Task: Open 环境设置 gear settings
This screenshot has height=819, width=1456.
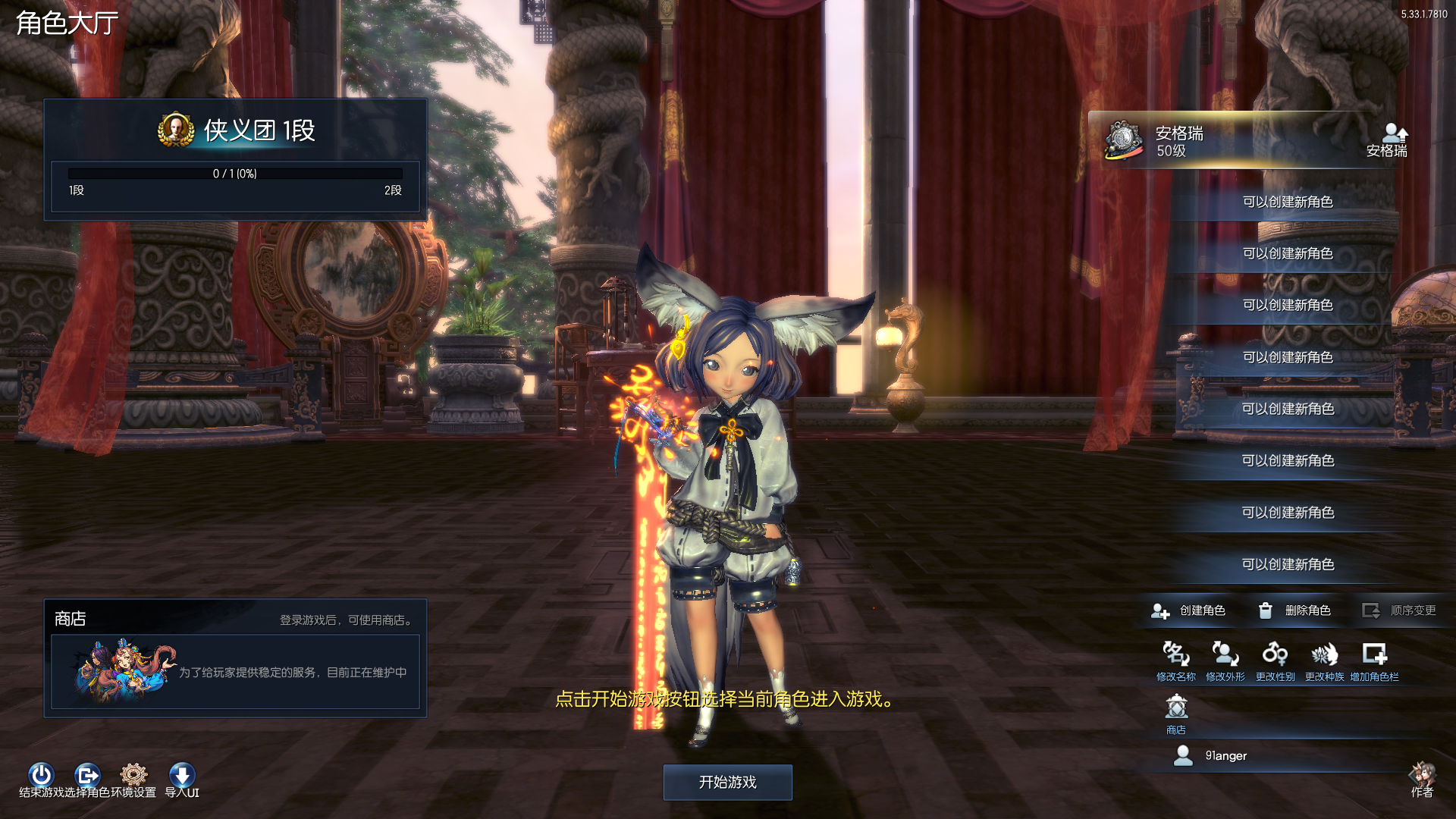Action: tap(133, 775)
